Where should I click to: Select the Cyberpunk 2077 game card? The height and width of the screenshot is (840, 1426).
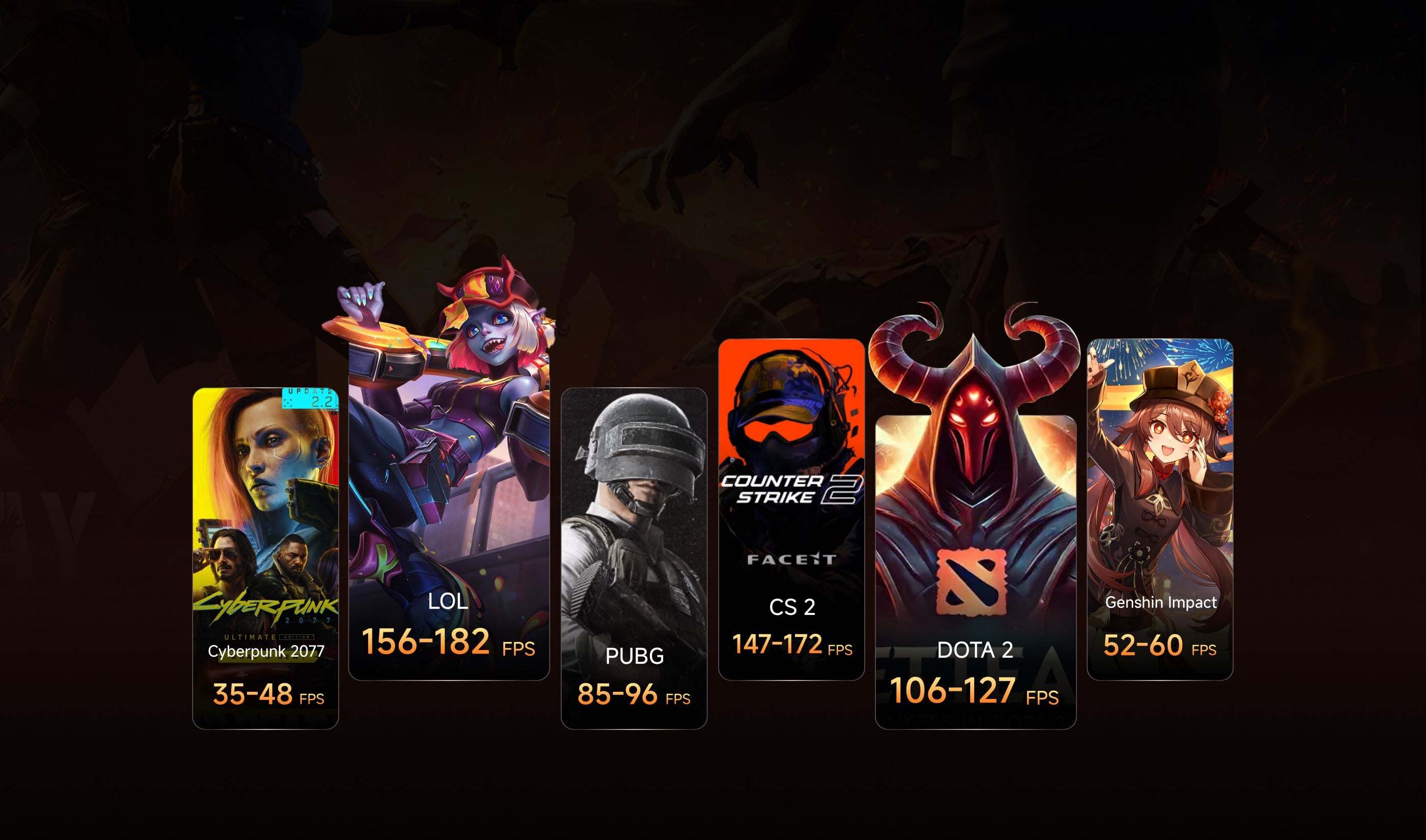tap(265, 558)
